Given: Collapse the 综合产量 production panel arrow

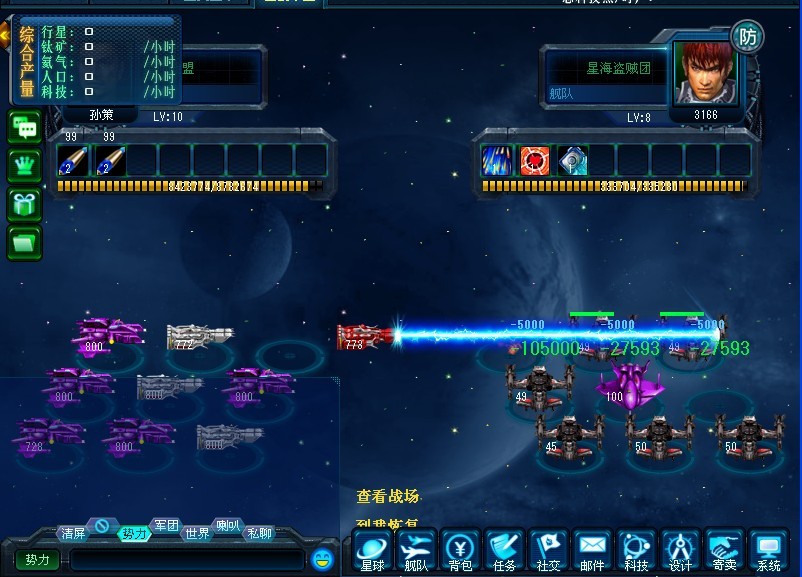Looking at the screenshot, I should coord(5,37).
